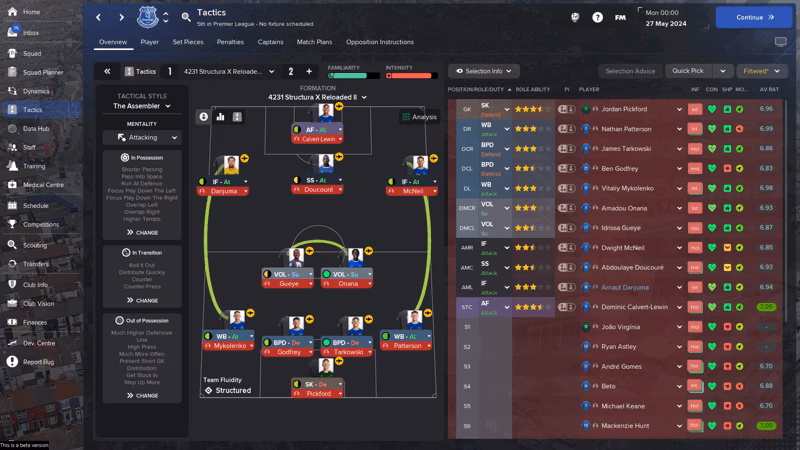Image resolution: width=800 pixels, height=450 pixels.
Task: Click the Selection Advice button
Action: pos(630,72)
